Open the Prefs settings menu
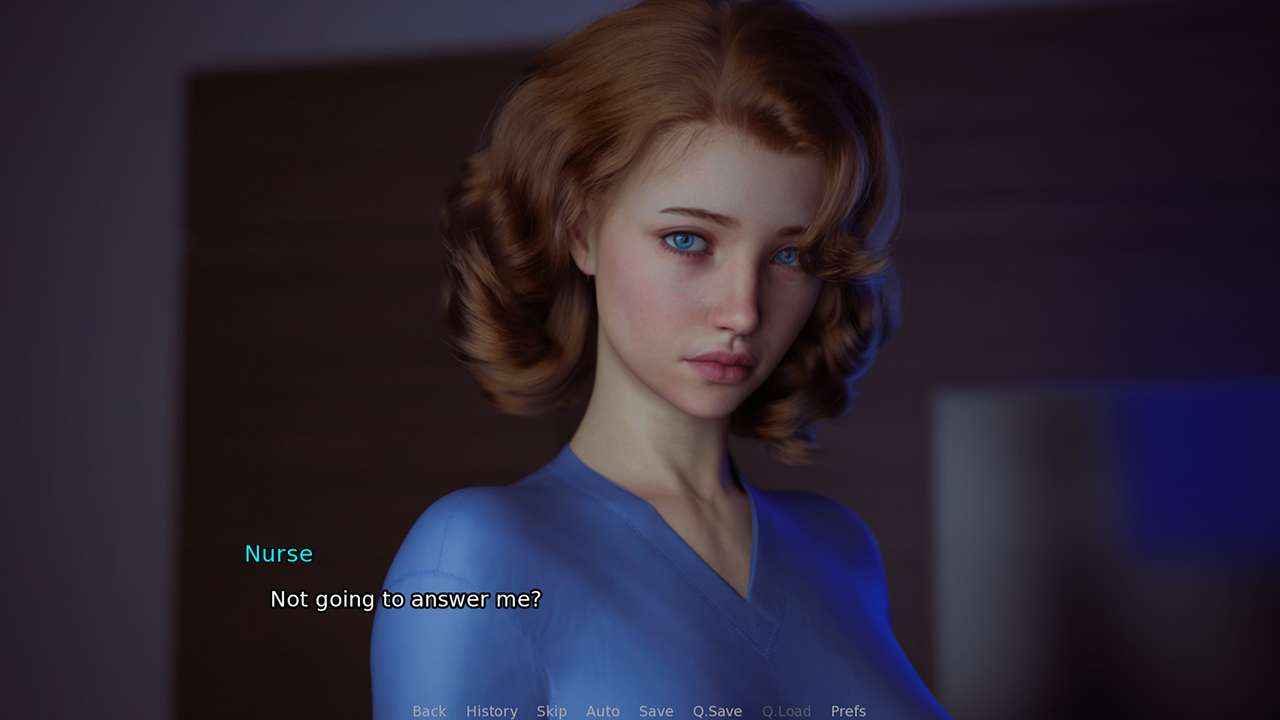Viewport: 1280px width, 720px height. (848, 711)
